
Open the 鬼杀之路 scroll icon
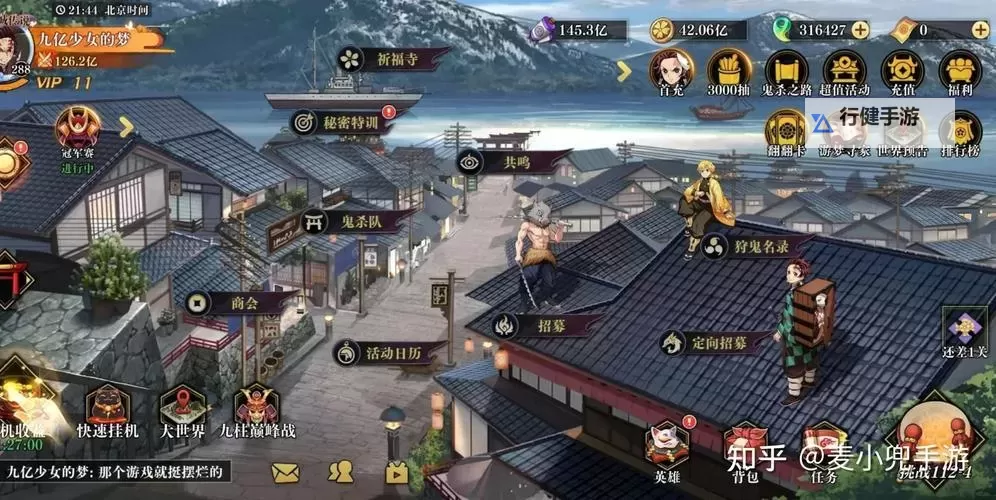787,72
